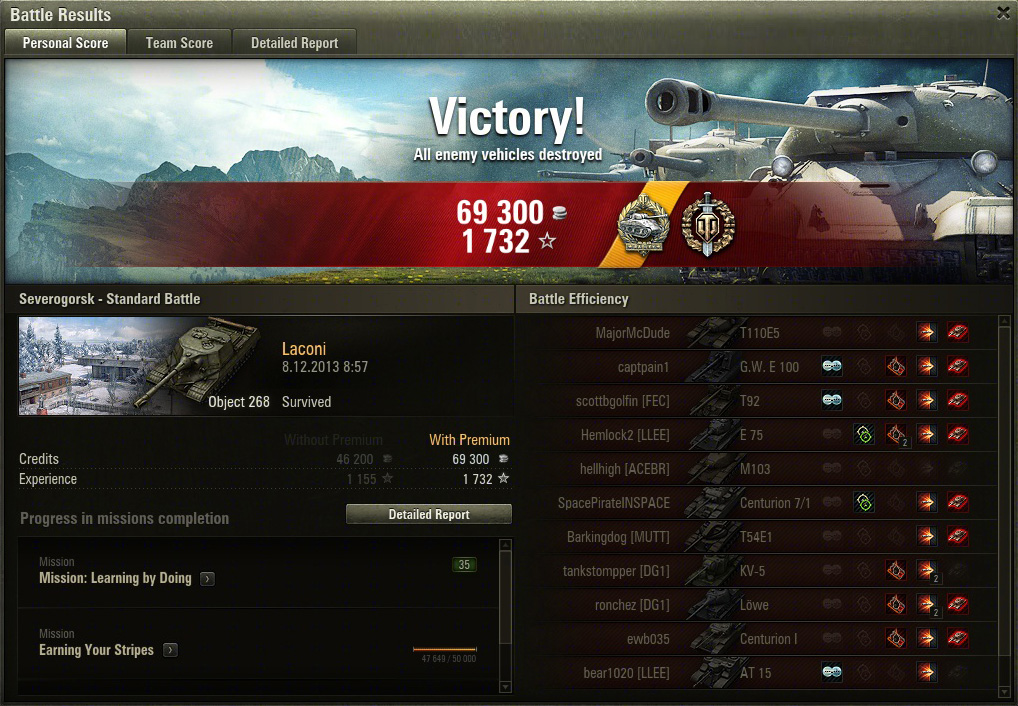Select ronchez's Löwe row
This screenshot has height=706, width=1018.
click(760, 605)
